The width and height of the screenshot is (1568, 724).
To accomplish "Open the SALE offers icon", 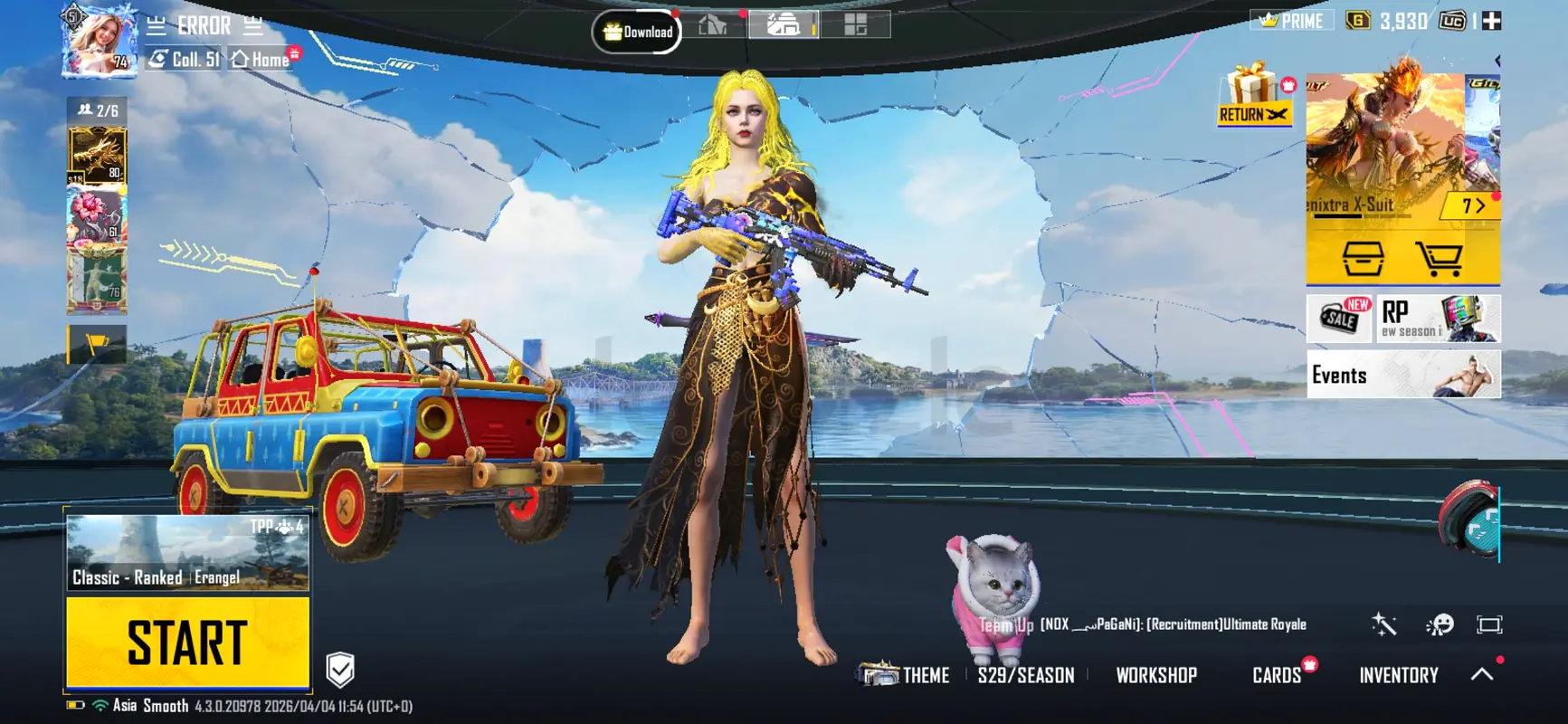I will [x=1340, y=319].
